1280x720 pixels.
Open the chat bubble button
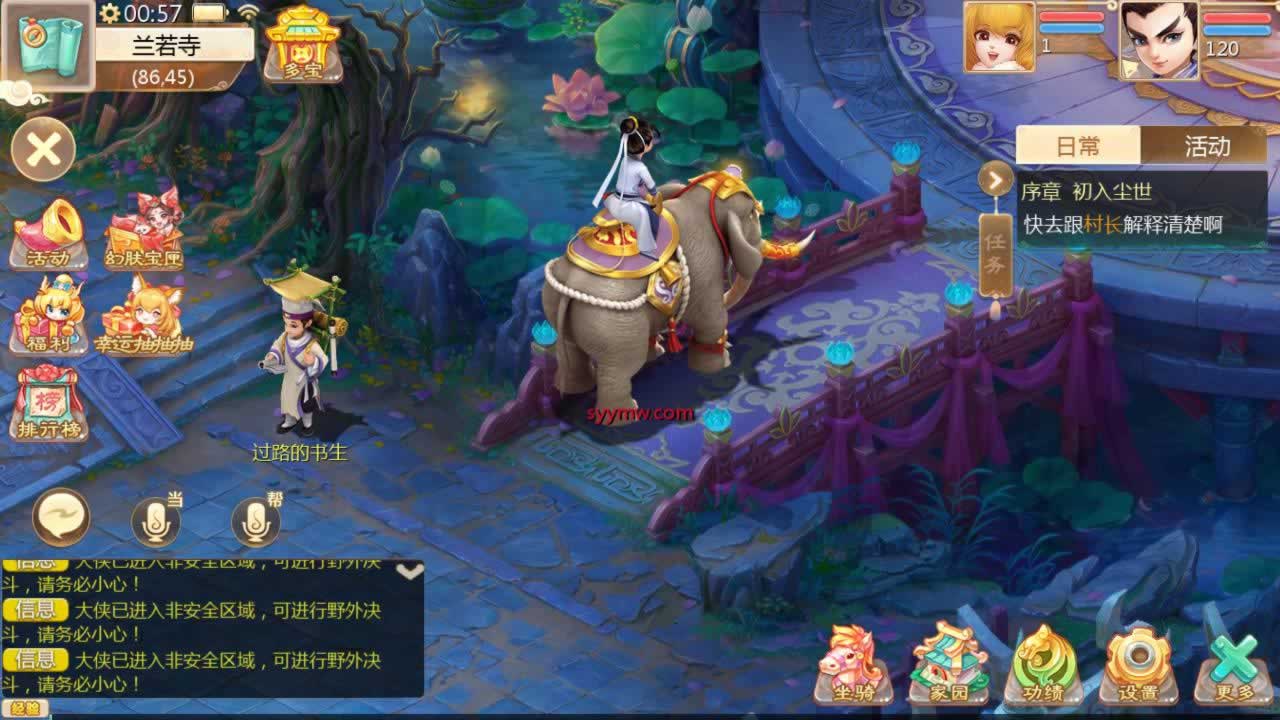(61, 517)
